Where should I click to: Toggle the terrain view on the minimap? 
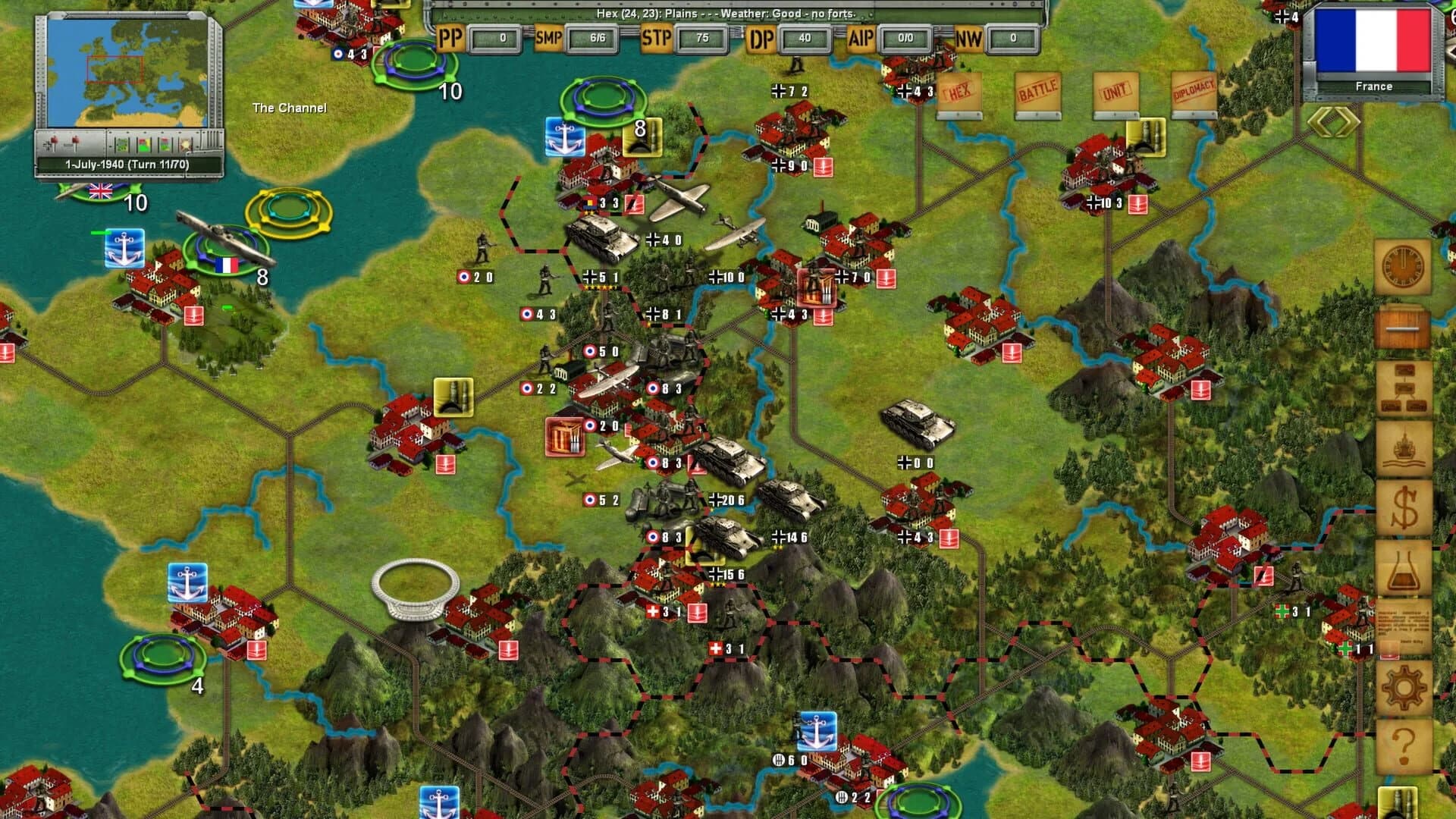122,144
